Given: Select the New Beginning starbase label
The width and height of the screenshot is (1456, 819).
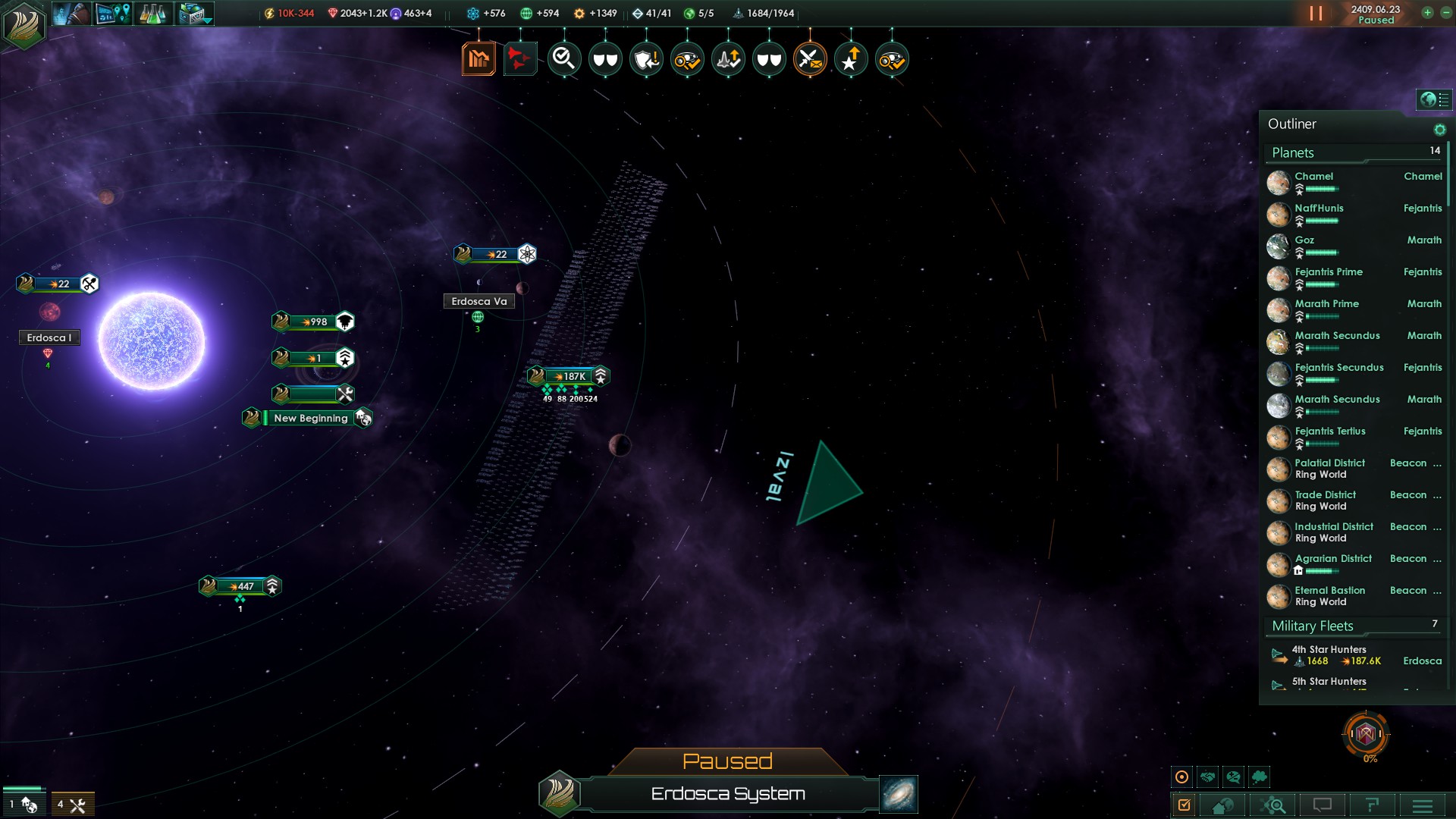Looking at the screenshot, I should tap(310, 418).
